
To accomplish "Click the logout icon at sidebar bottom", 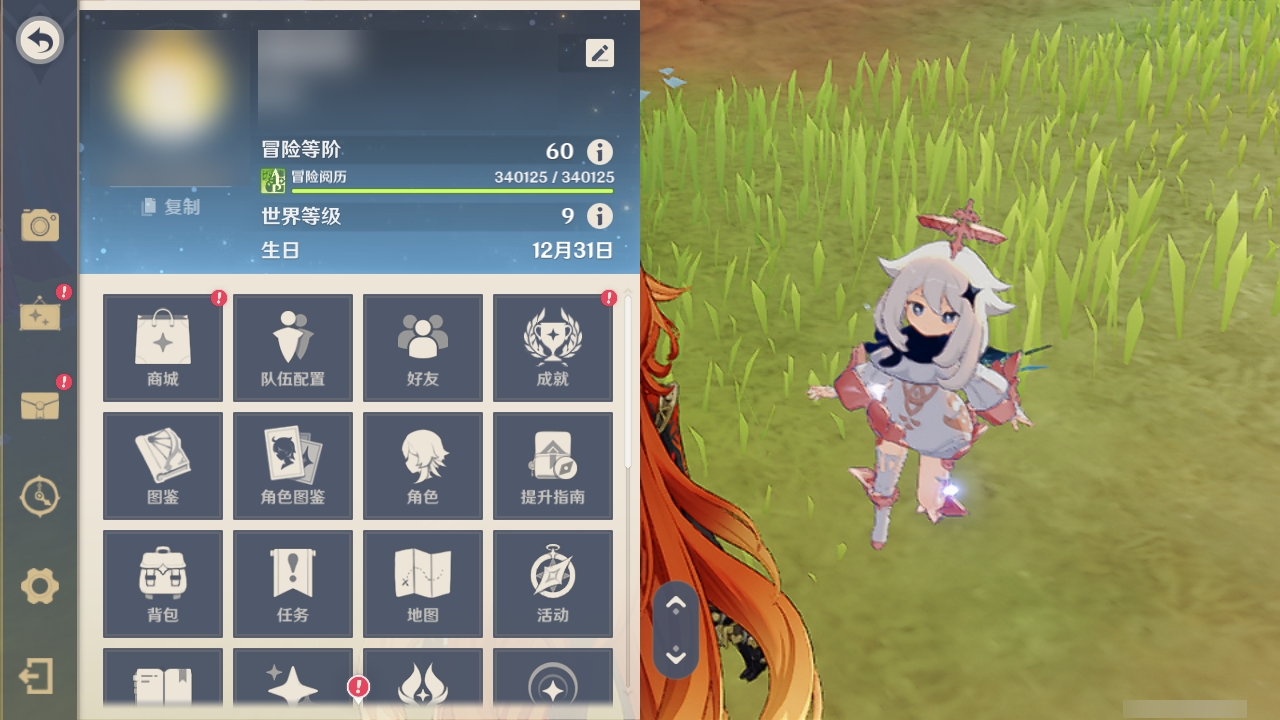I will tap(39, 676).
